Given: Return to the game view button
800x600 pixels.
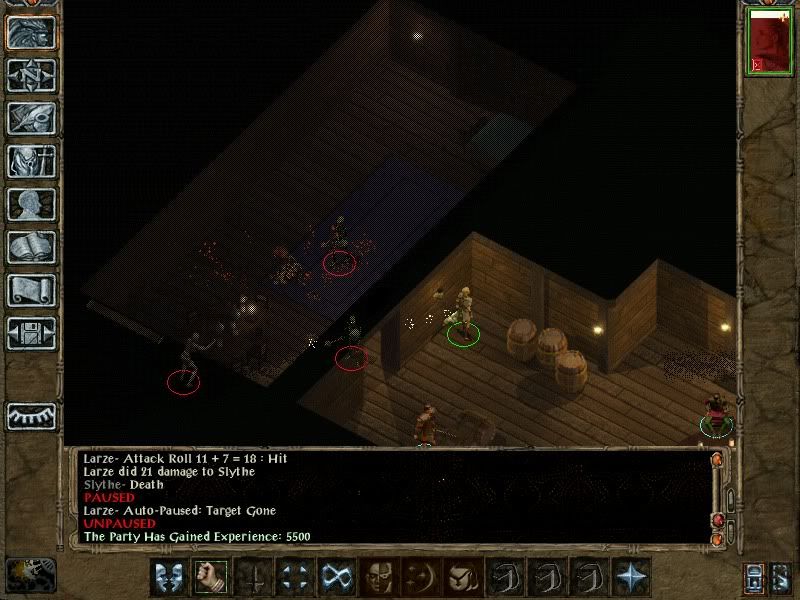Looking at the screenshot, I should (x=31, y=32).
